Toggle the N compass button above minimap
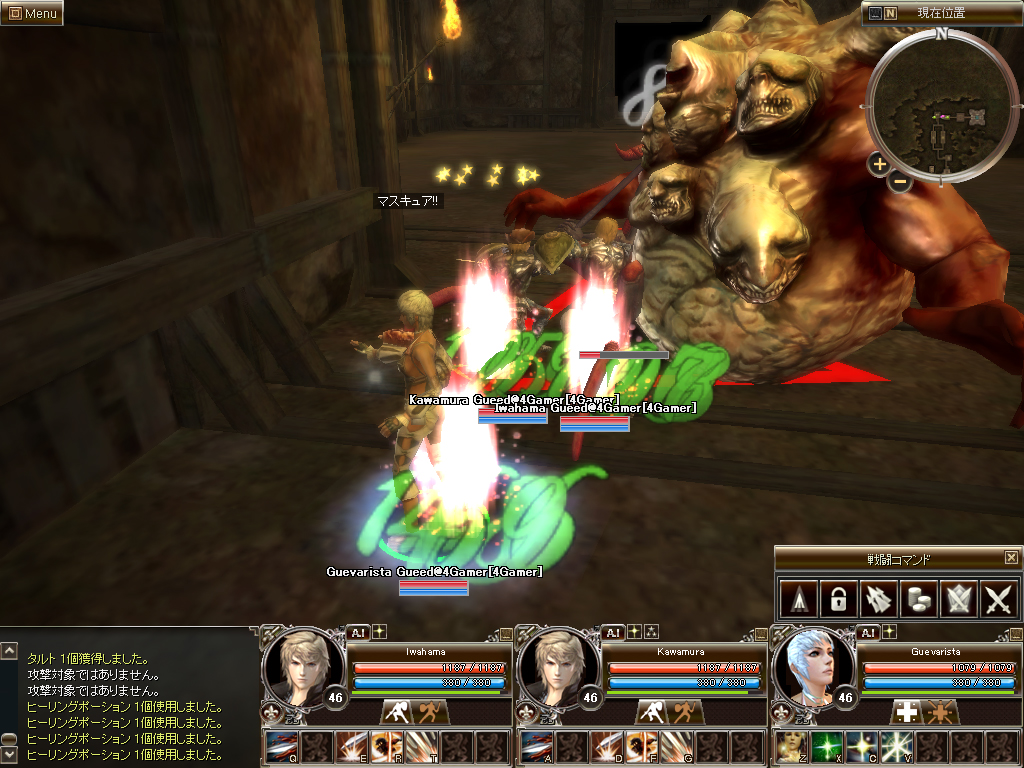The image size is (1024, 768). click(890, 13)
